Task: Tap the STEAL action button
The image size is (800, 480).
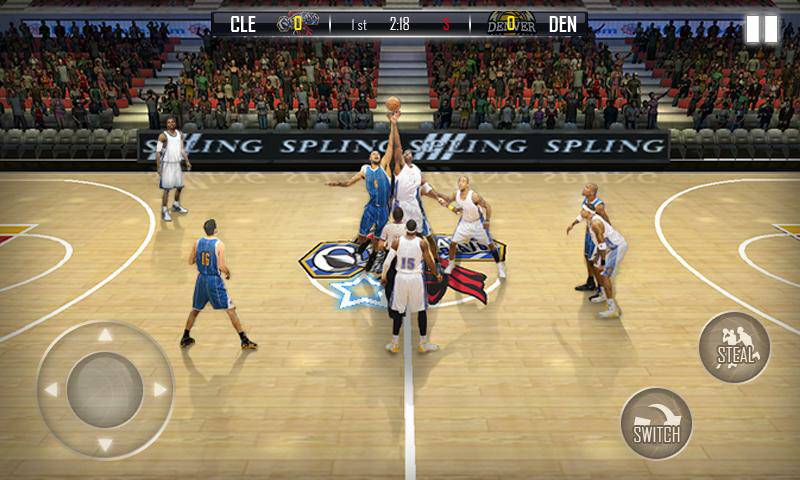Action: [x=734, y=348]
